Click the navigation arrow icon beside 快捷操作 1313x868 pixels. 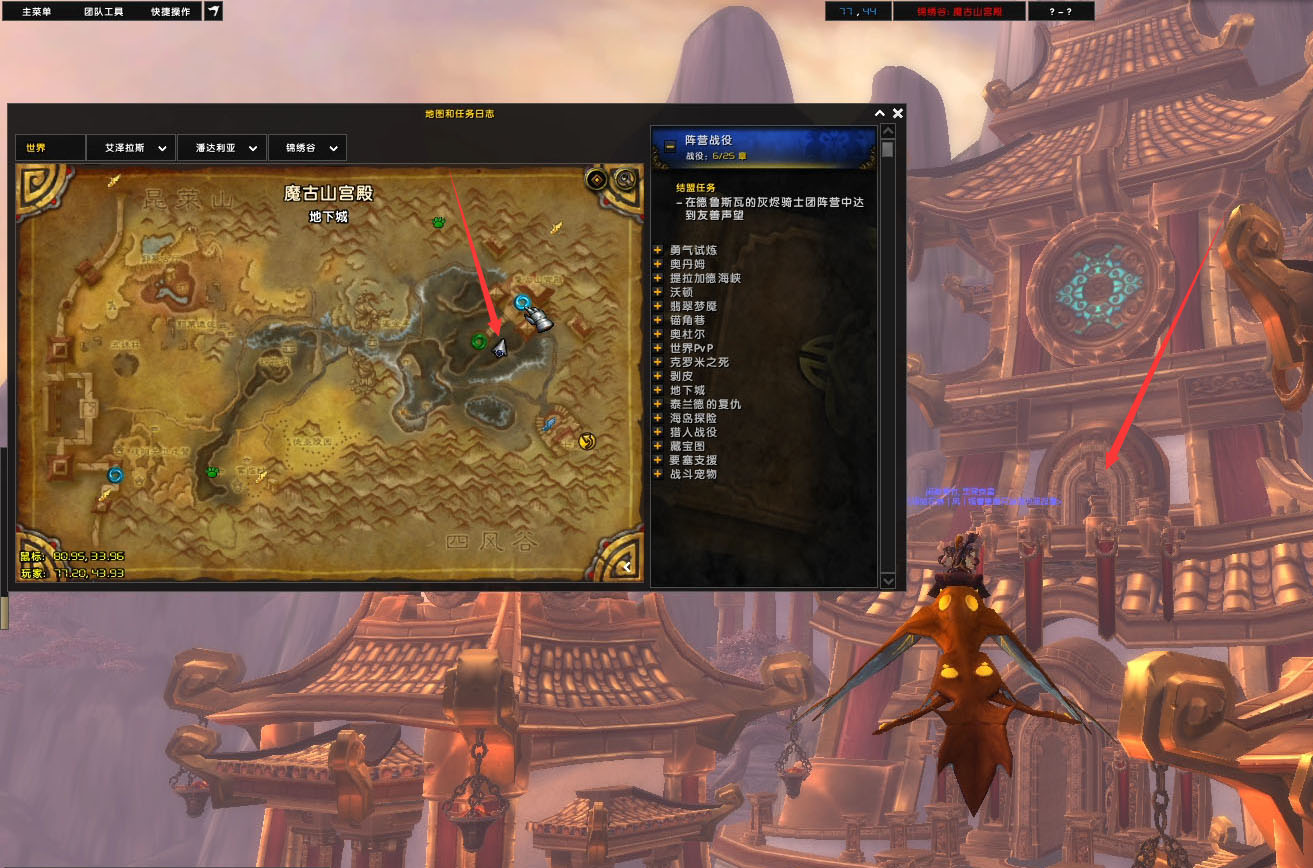click(x=211, y=11)
